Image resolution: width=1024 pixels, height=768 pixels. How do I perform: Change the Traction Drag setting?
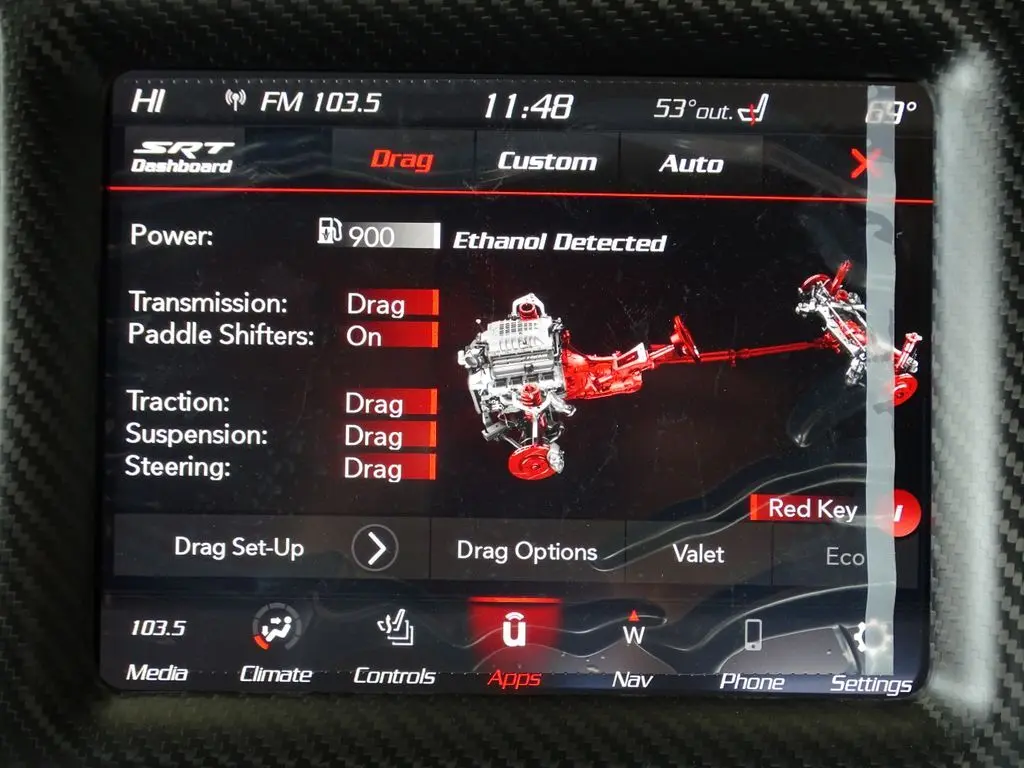click(x=390, y=403)
